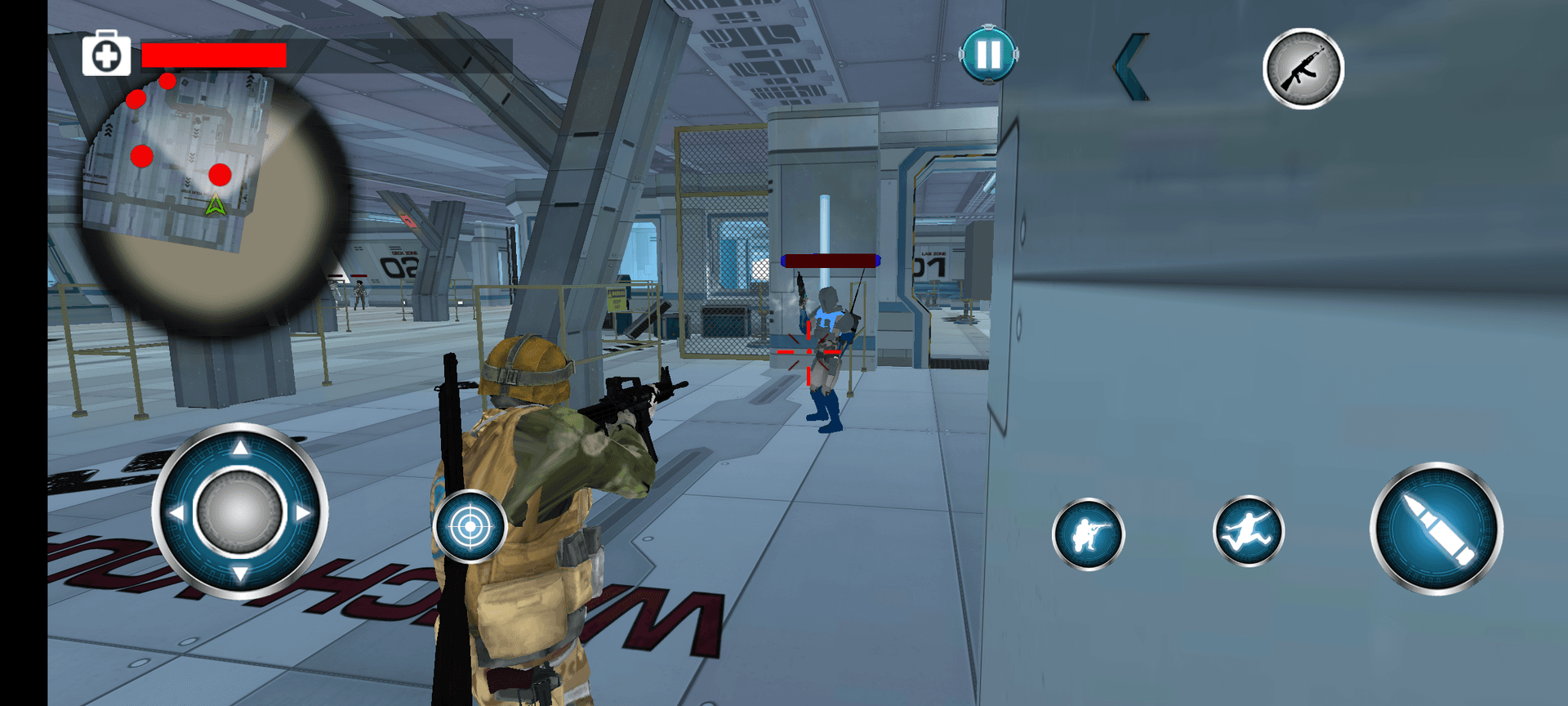Switch weapon using the rifle icon
The height and width of the screenshot is (706, 1568).
click(x=1303, y=69)
